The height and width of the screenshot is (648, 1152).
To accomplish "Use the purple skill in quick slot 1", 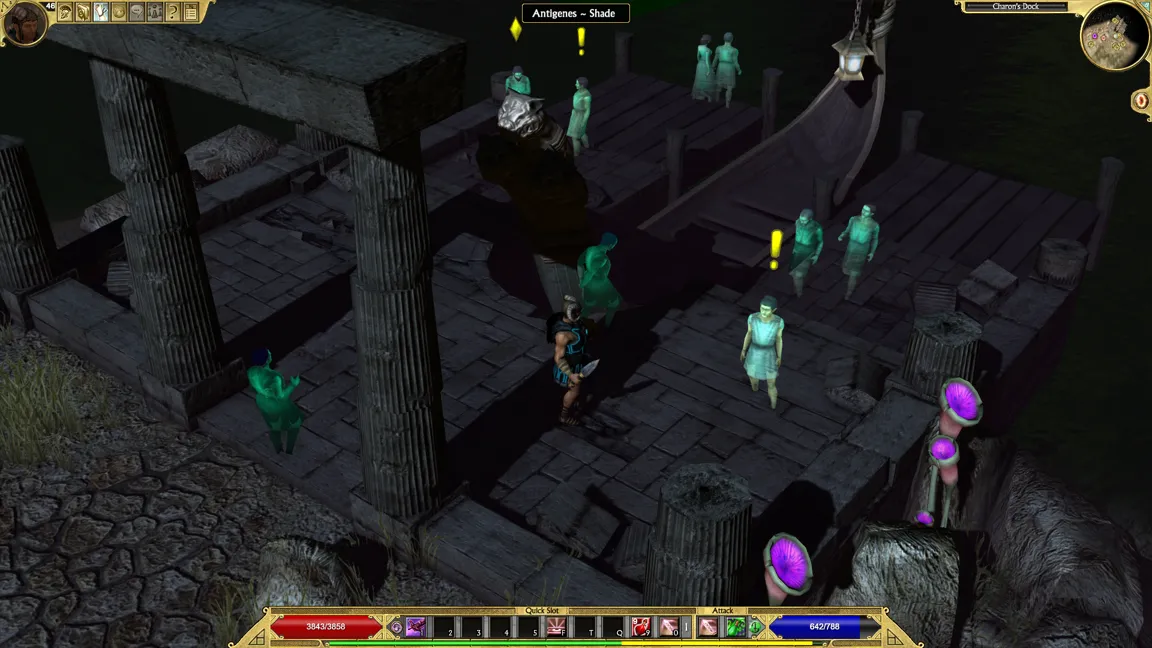I will (416, 627).
